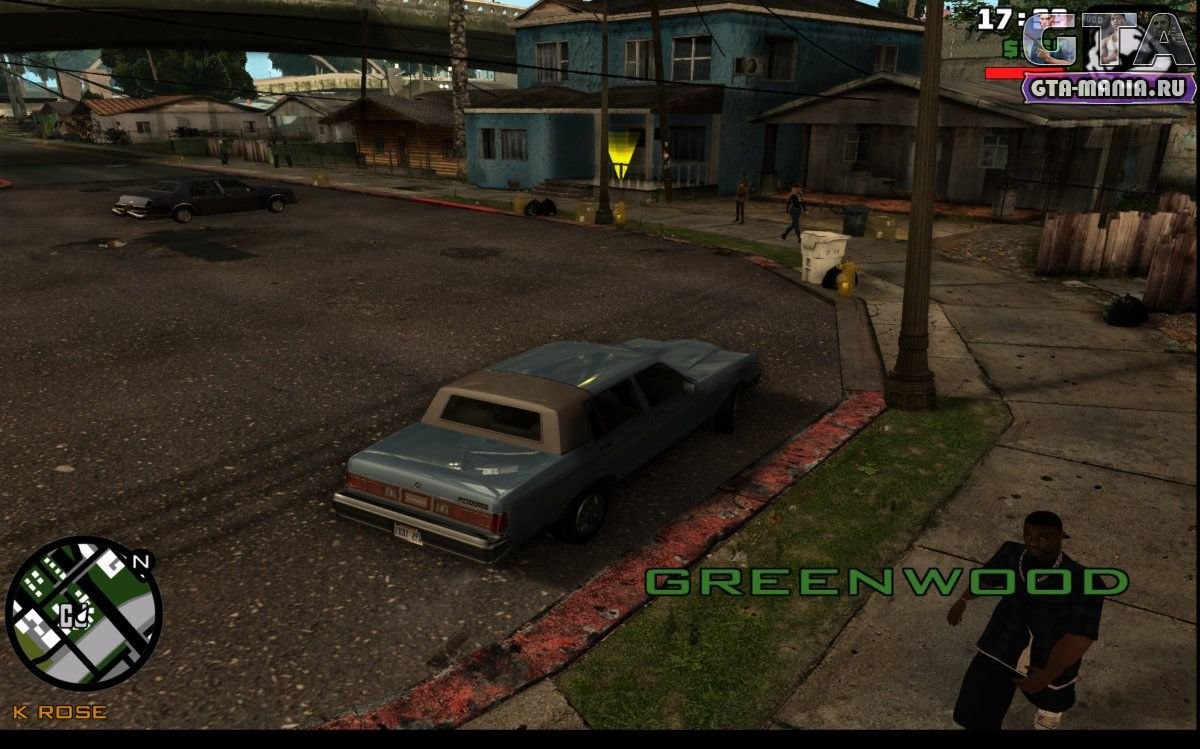Select the north N marker on the radar
Screen dimensions: 1200x749
tap(140, 562)
